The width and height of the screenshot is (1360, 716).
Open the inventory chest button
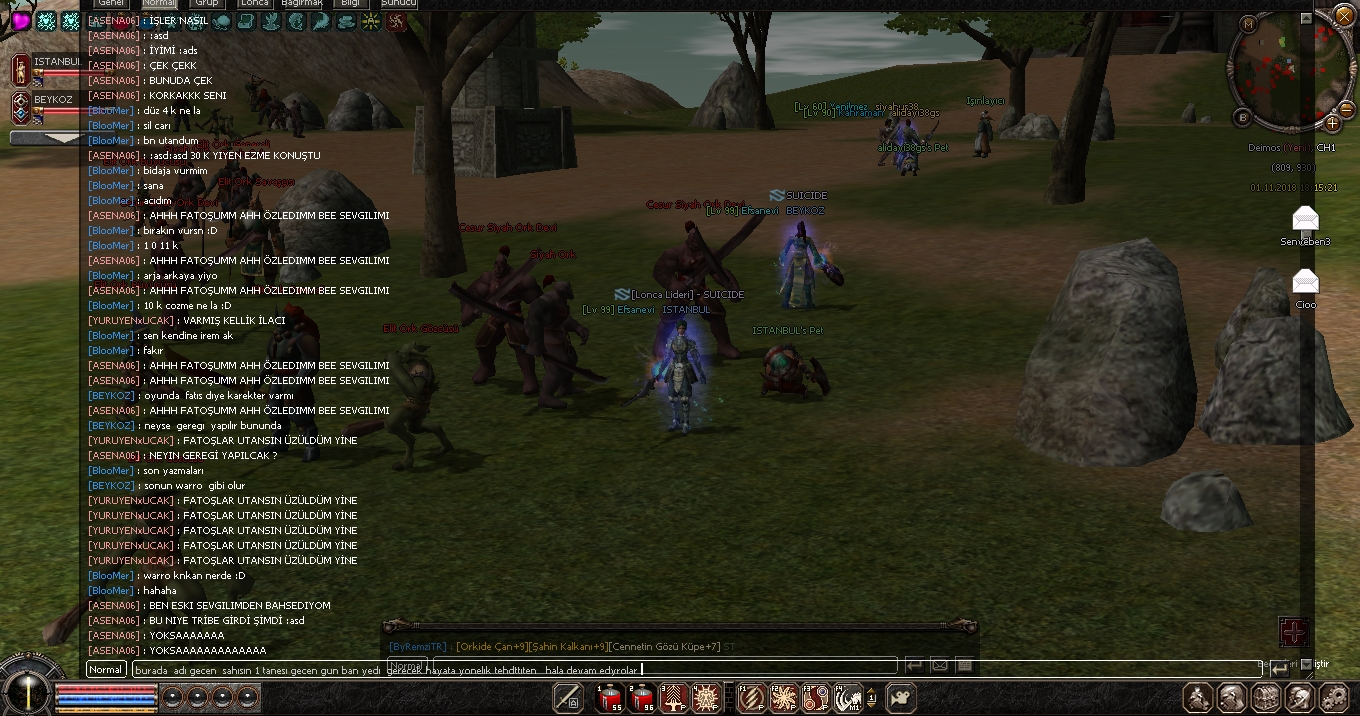pyautogui.click(x=1266, y=697)
